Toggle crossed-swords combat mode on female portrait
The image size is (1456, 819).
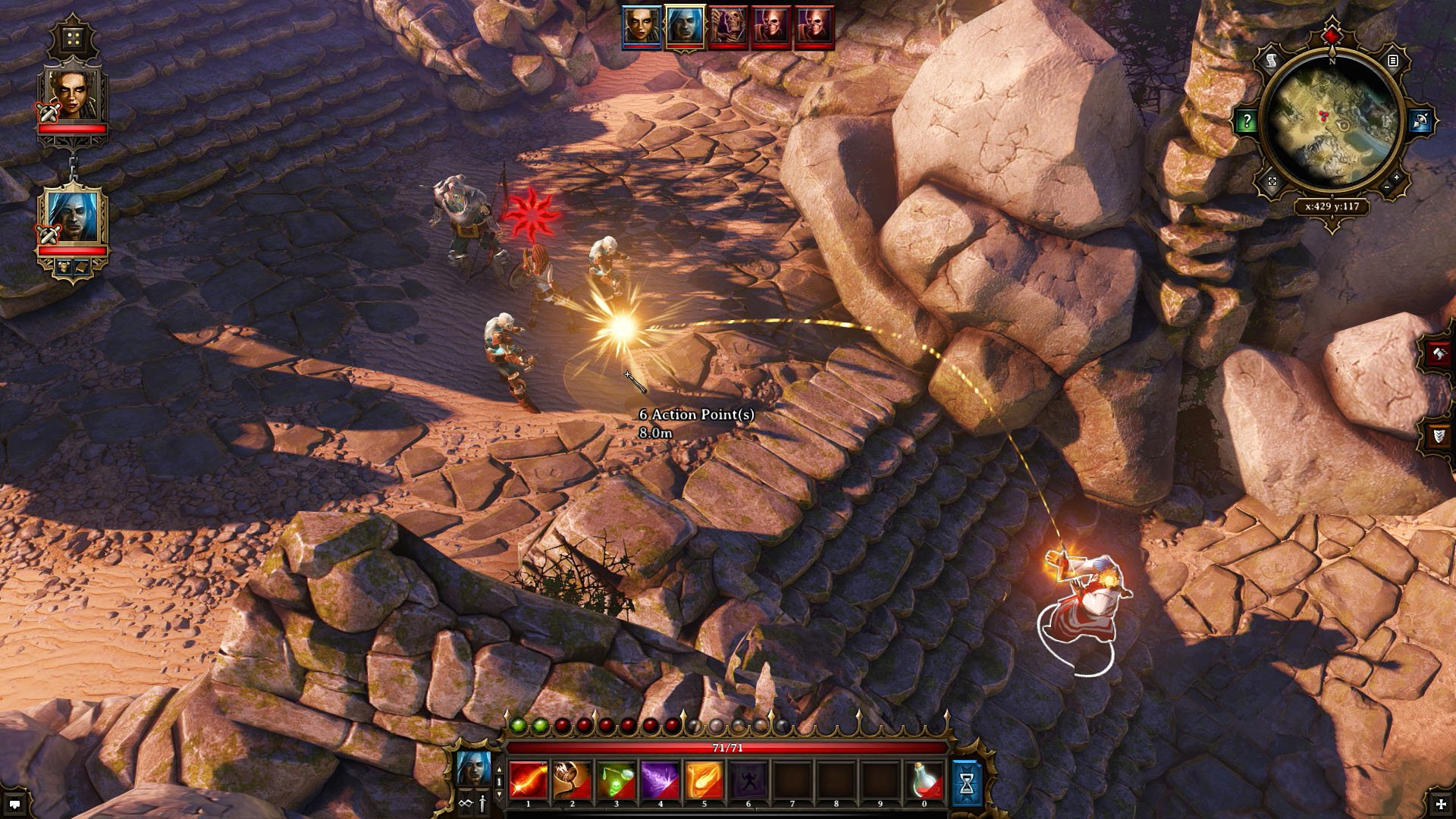pyautogui.click(x=48, y=111)
